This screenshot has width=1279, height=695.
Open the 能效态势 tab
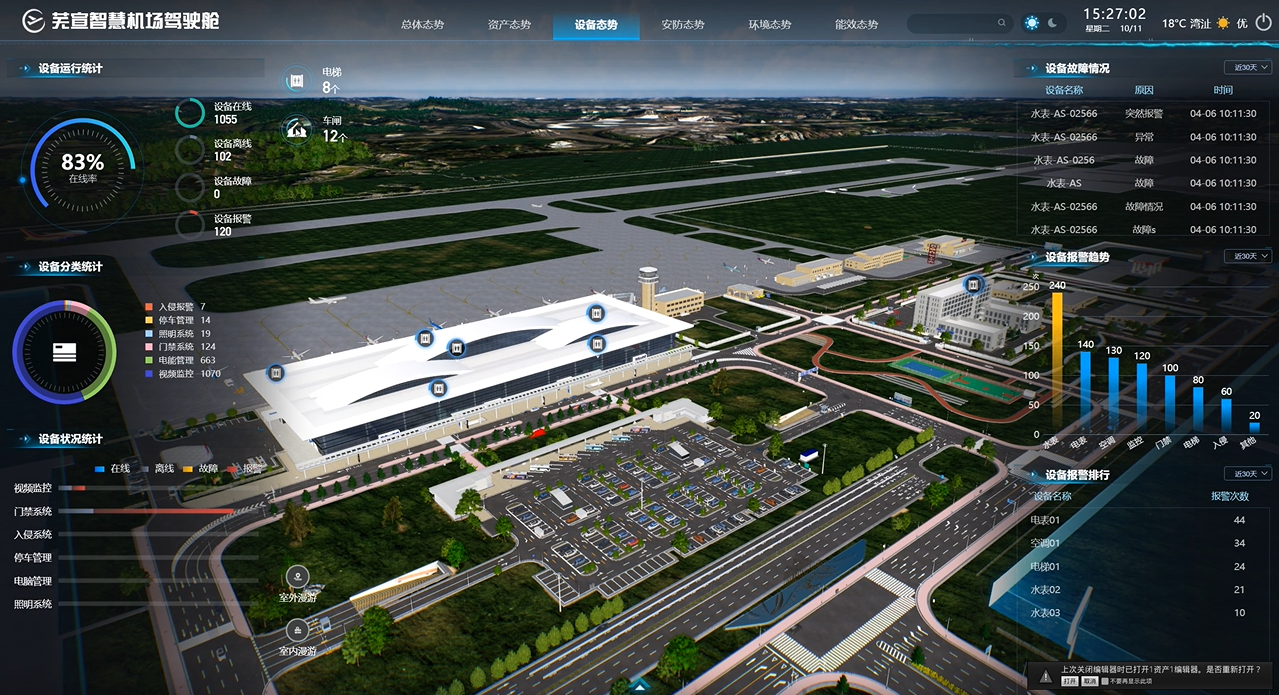click(856, 24)
